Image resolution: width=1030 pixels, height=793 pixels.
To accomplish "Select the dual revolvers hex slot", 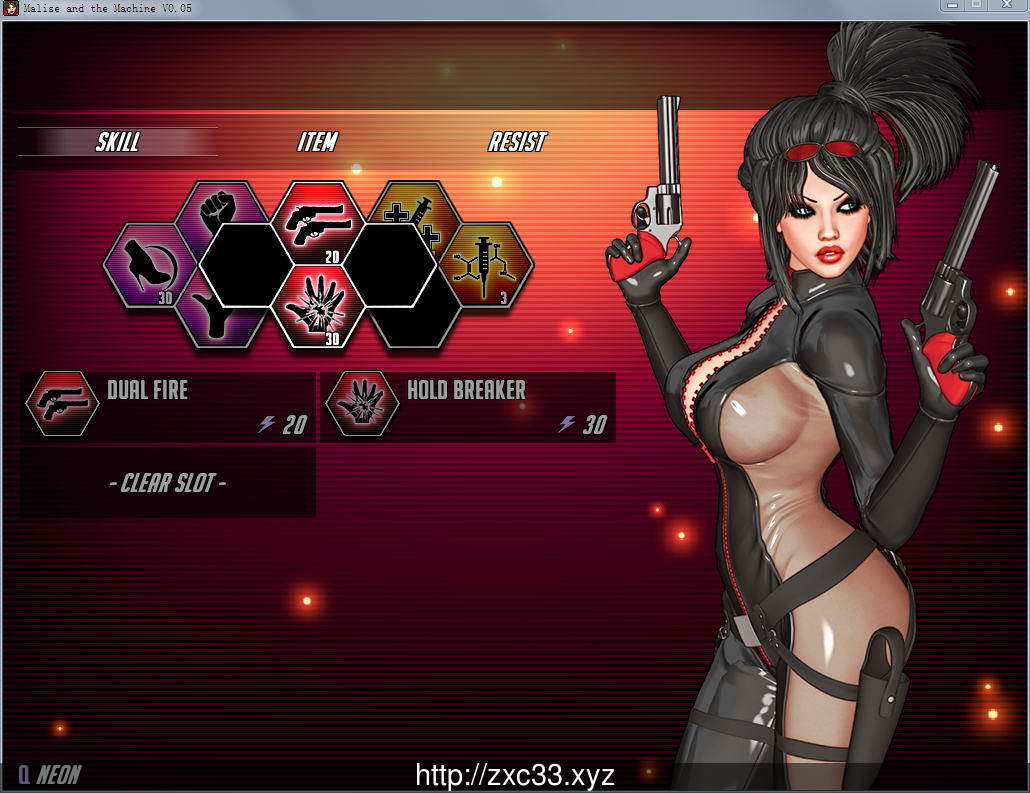I will tap(317, 217).
